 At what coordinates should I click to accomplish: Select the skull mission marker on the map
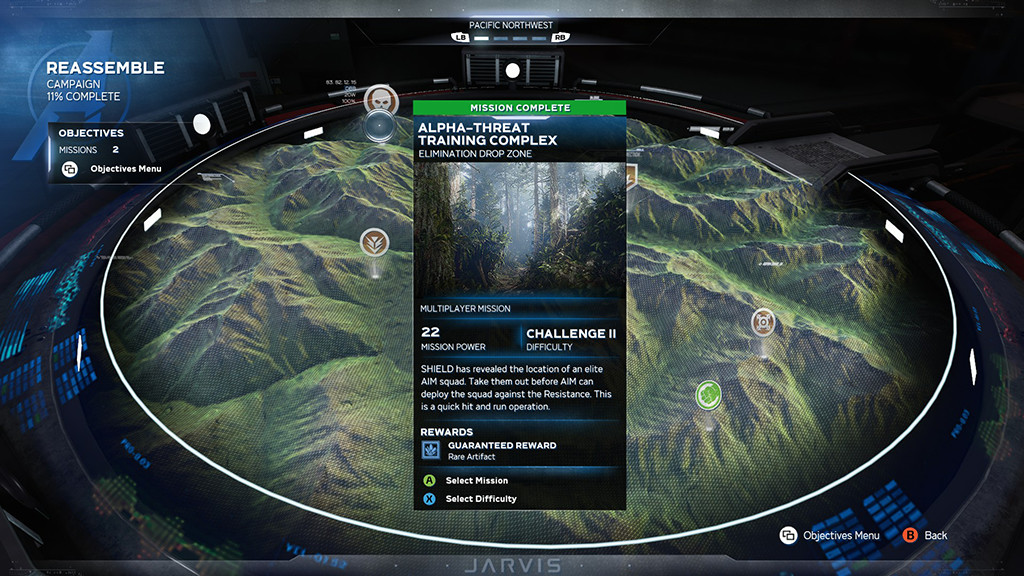point(379,98)
